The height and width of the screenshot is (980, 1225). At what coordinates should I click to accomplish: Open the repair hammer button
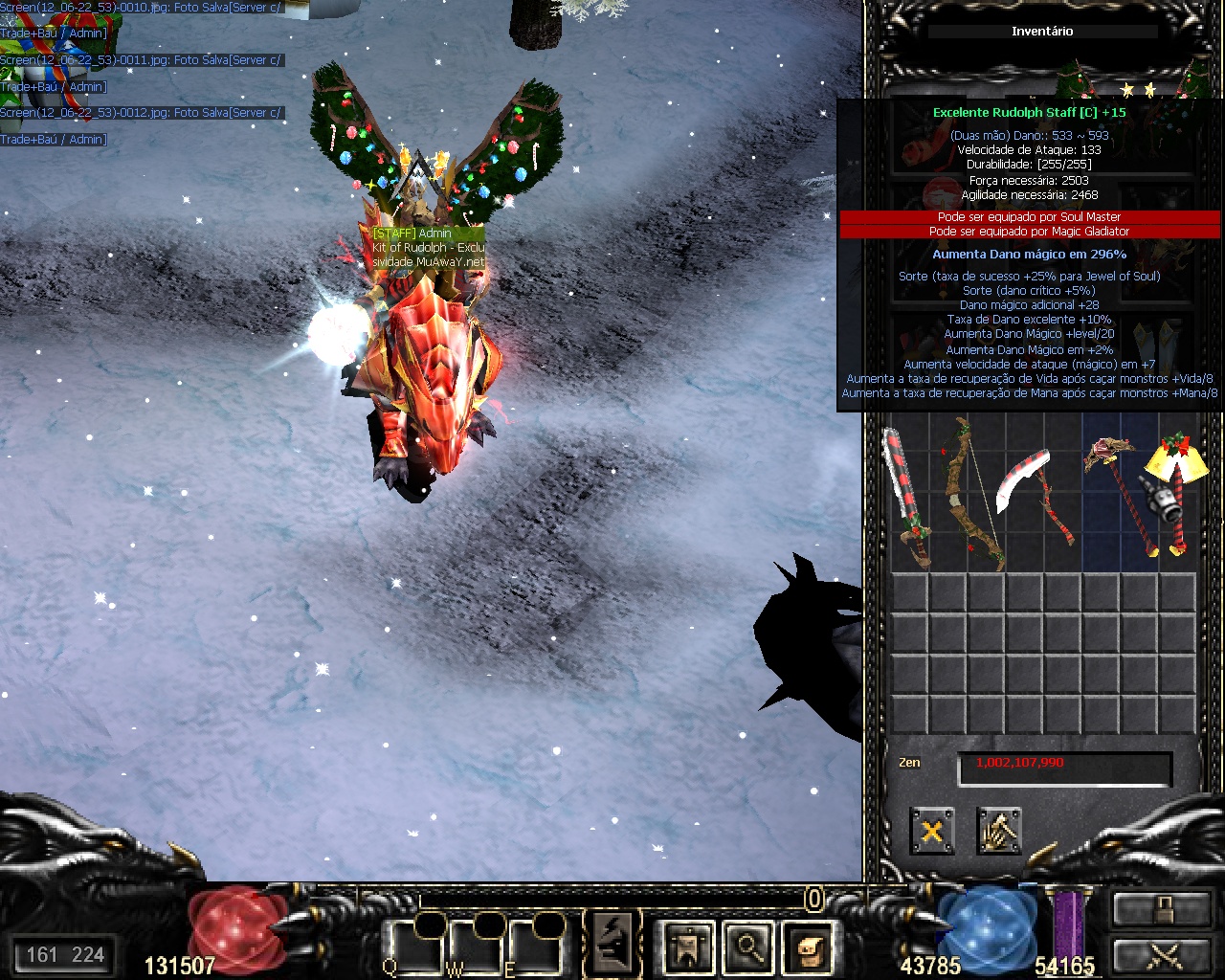click(x=999, y=830)
